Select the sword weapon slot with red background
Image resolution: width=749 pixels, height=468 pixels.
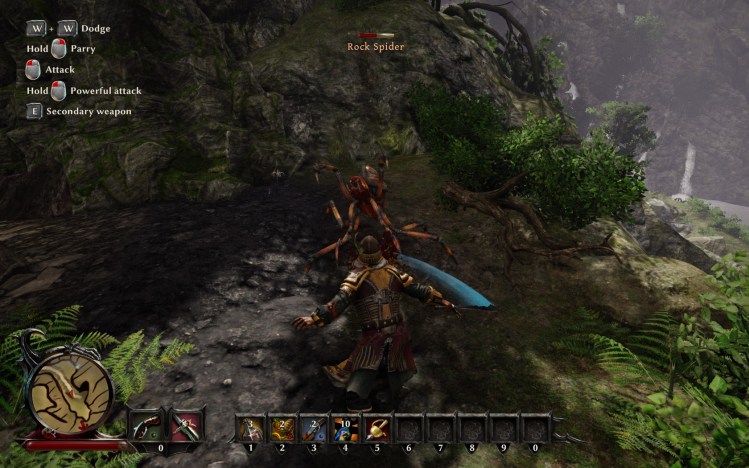(x=186, y=426)
